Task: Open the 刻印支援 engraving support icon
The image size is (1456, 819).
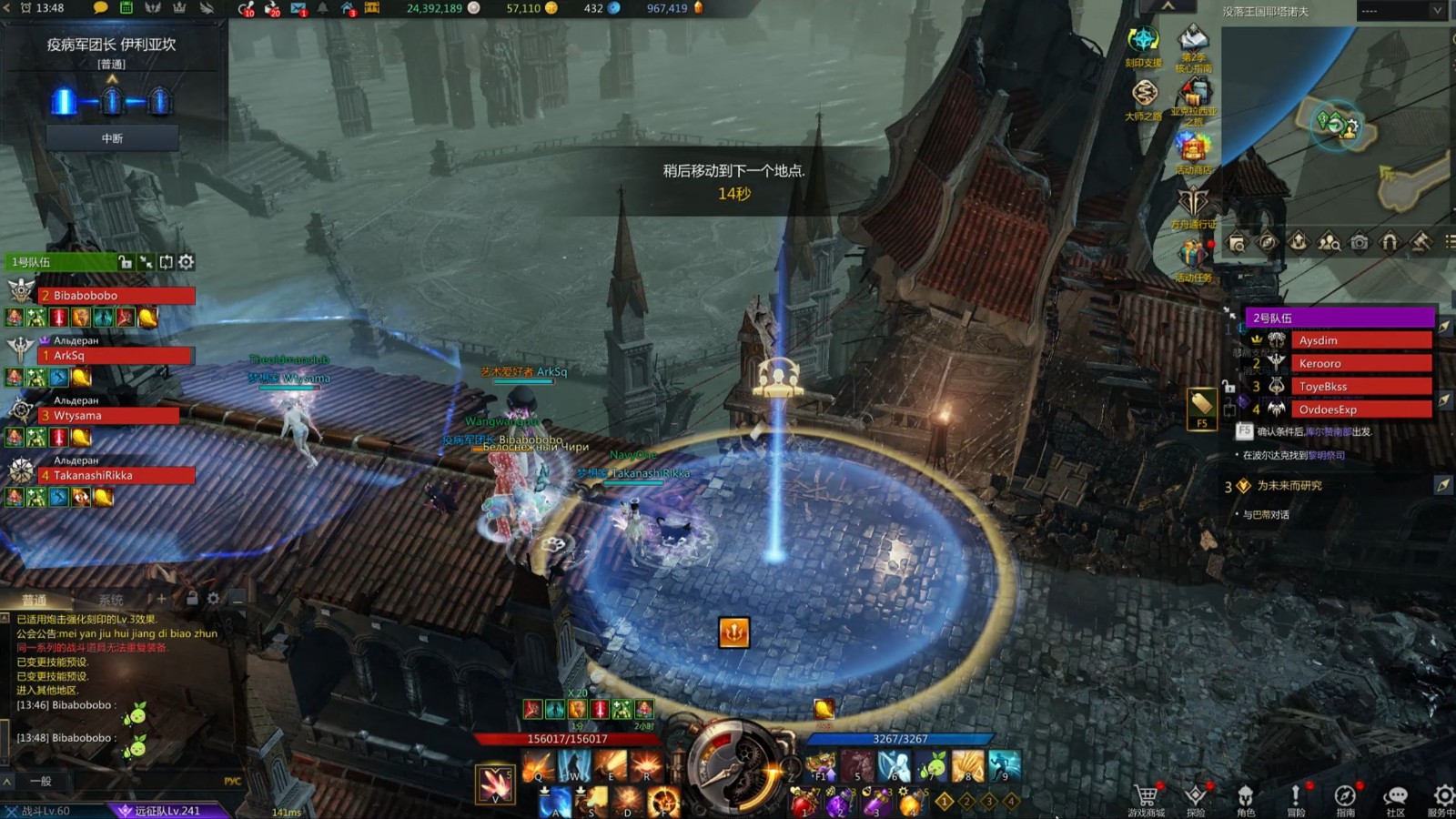Action: (x=1143, y=44)
